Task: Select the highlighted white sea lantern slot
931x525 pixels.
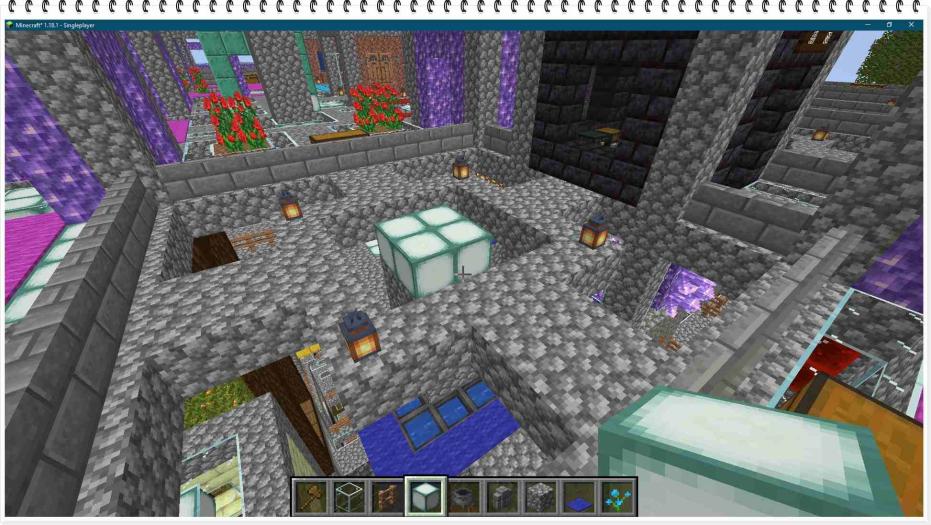Action: pos(425,496)
